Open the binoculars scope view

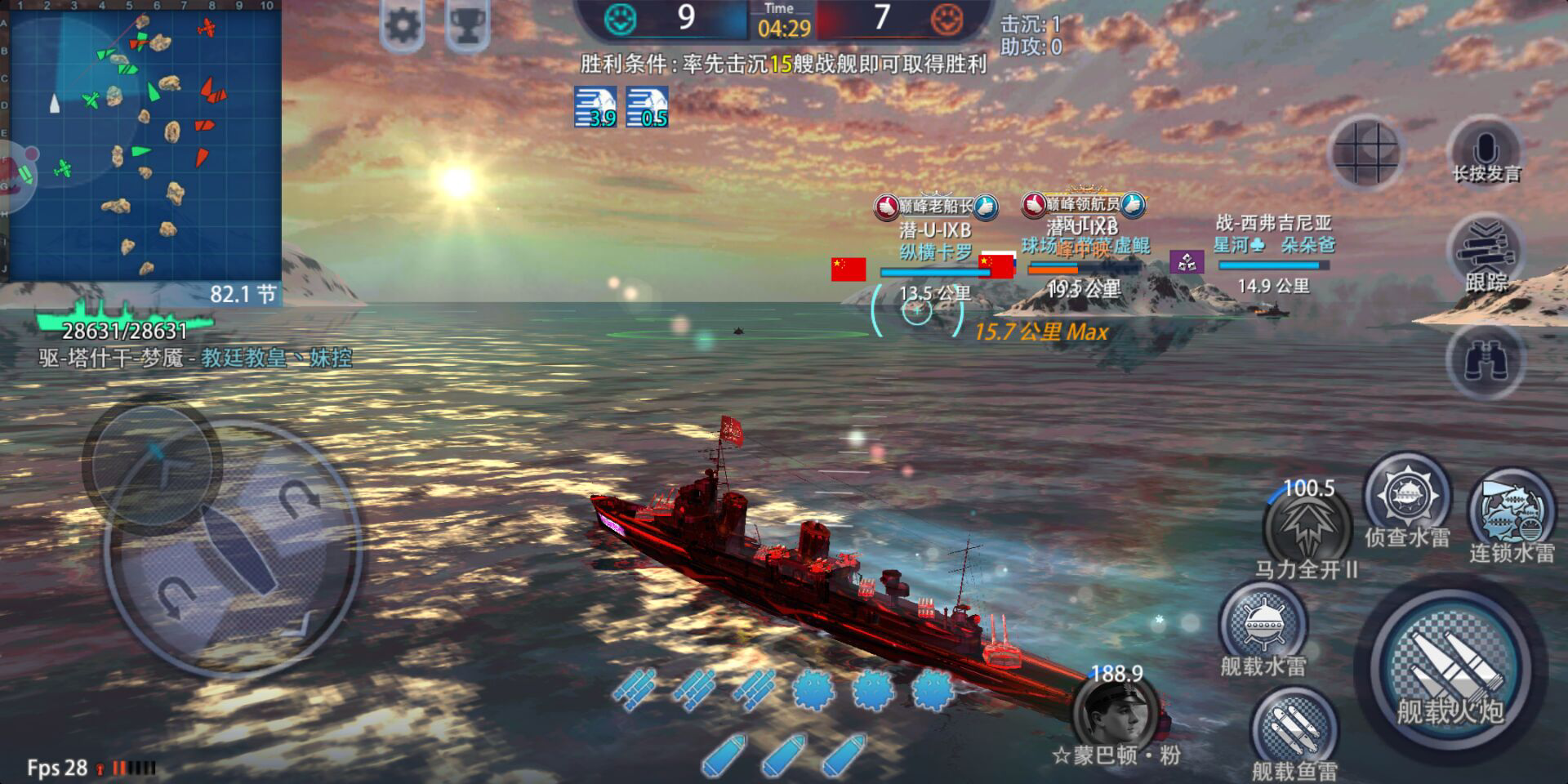click(x=1486, y=360)
